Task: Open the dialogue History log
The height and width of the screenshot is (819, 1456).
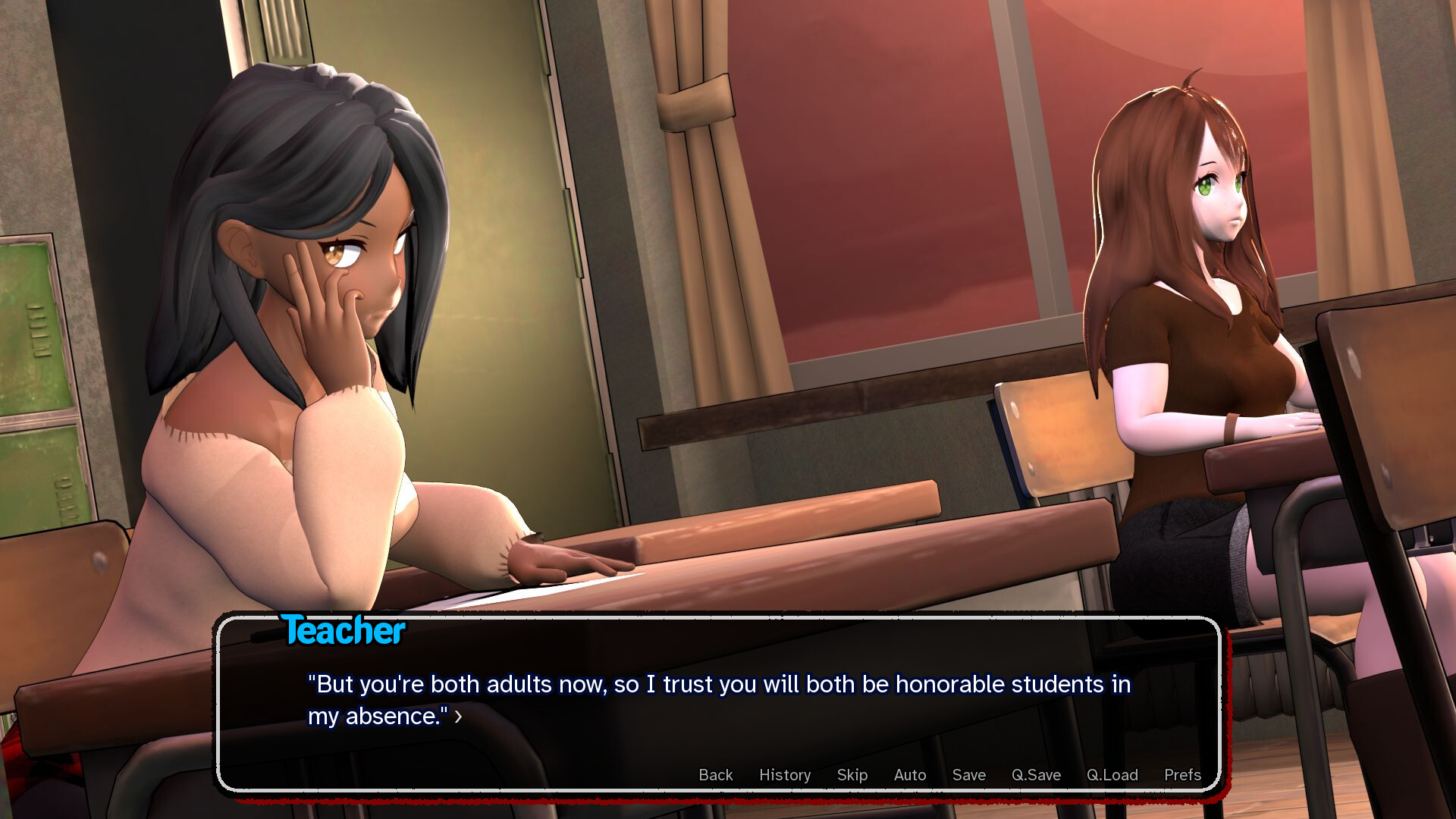Action: coord(784,775)
